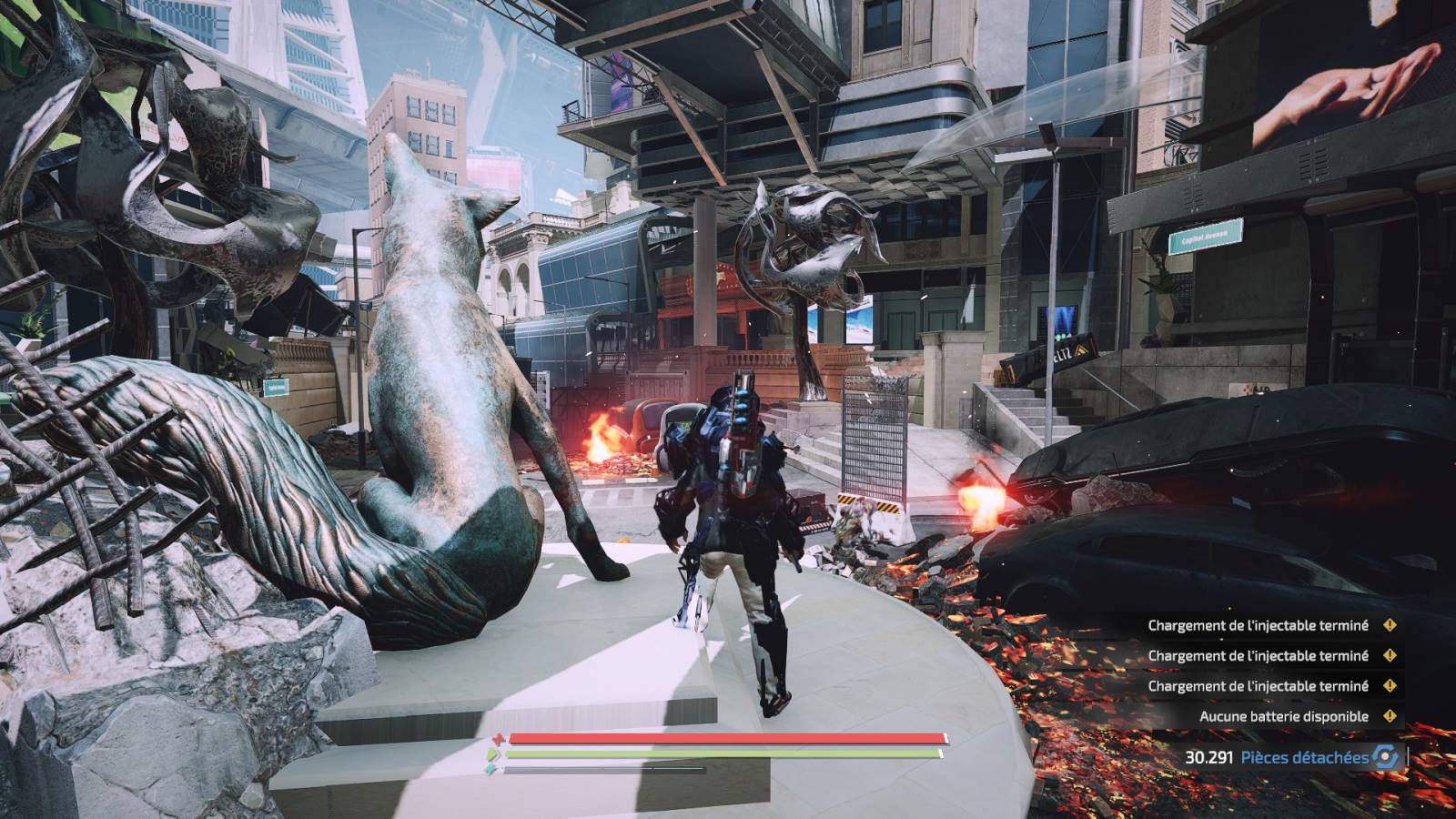Select the Pièces détachées scrap icon
This screenshot has height=819, width=1456.
coord(1386,756)
